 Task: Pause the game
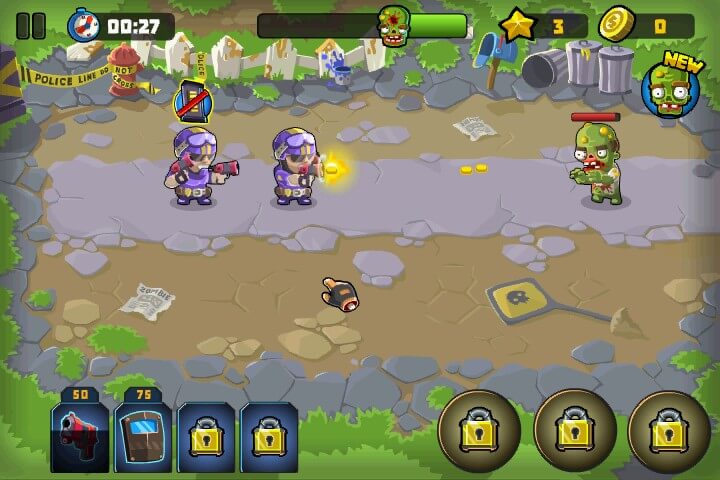[x=31, y=25]
